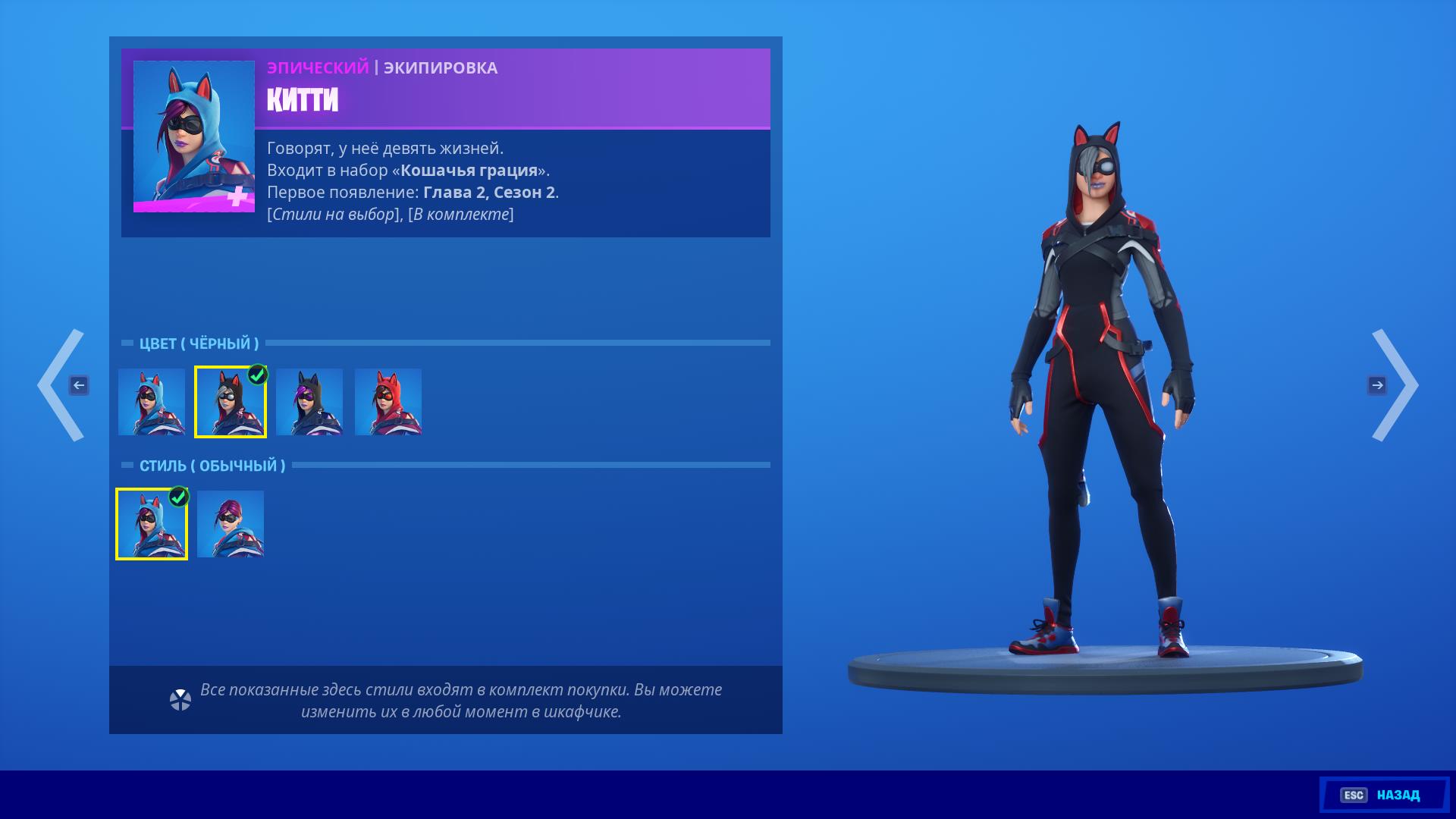Choose the default hooded style thumbnail
Viewport: 1456px width, 819px height.
(152, 524)
